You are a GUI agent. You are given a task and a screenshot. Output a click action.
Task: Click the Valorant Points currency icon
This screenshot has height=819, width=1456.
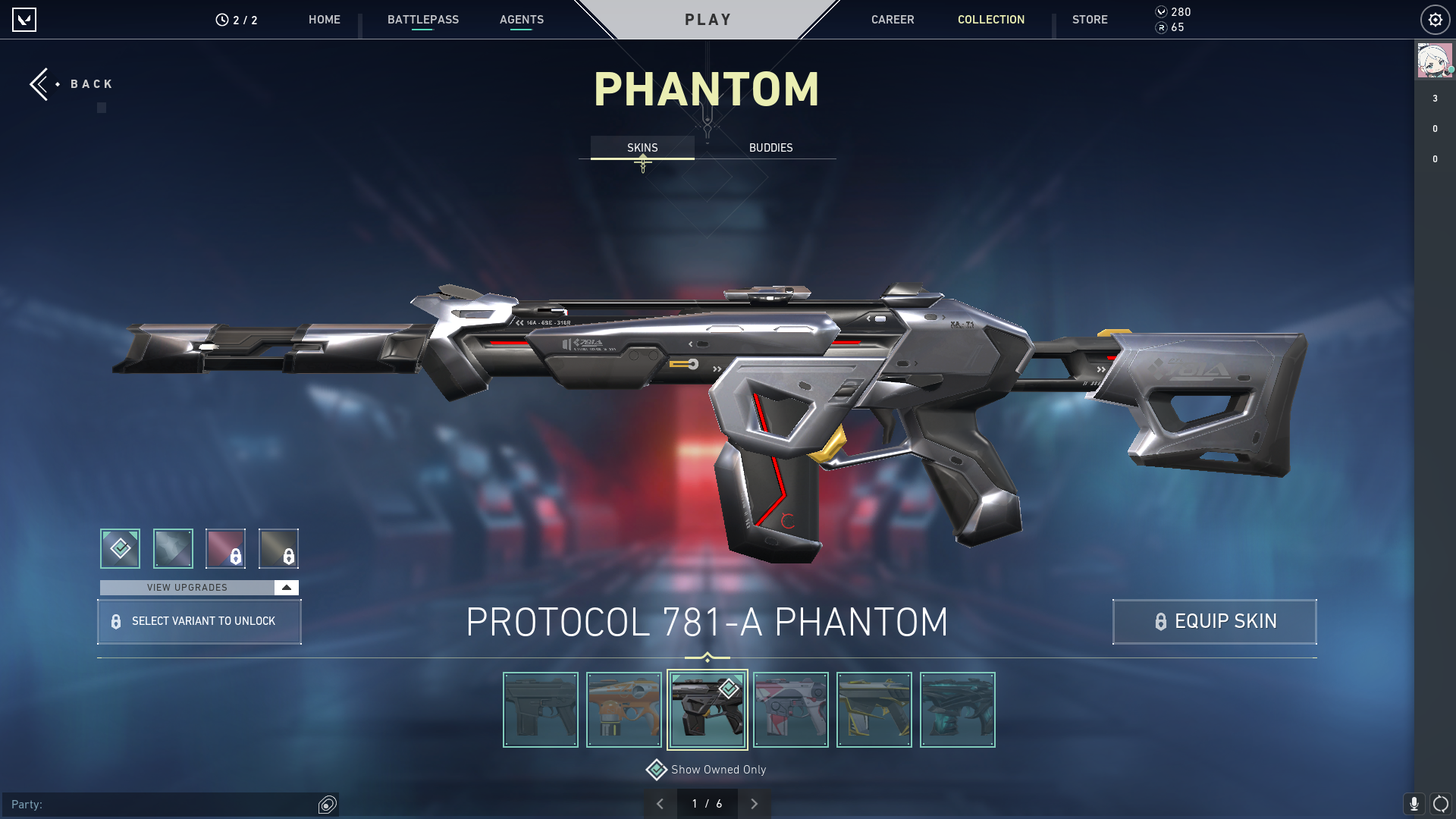(1161, 12)
